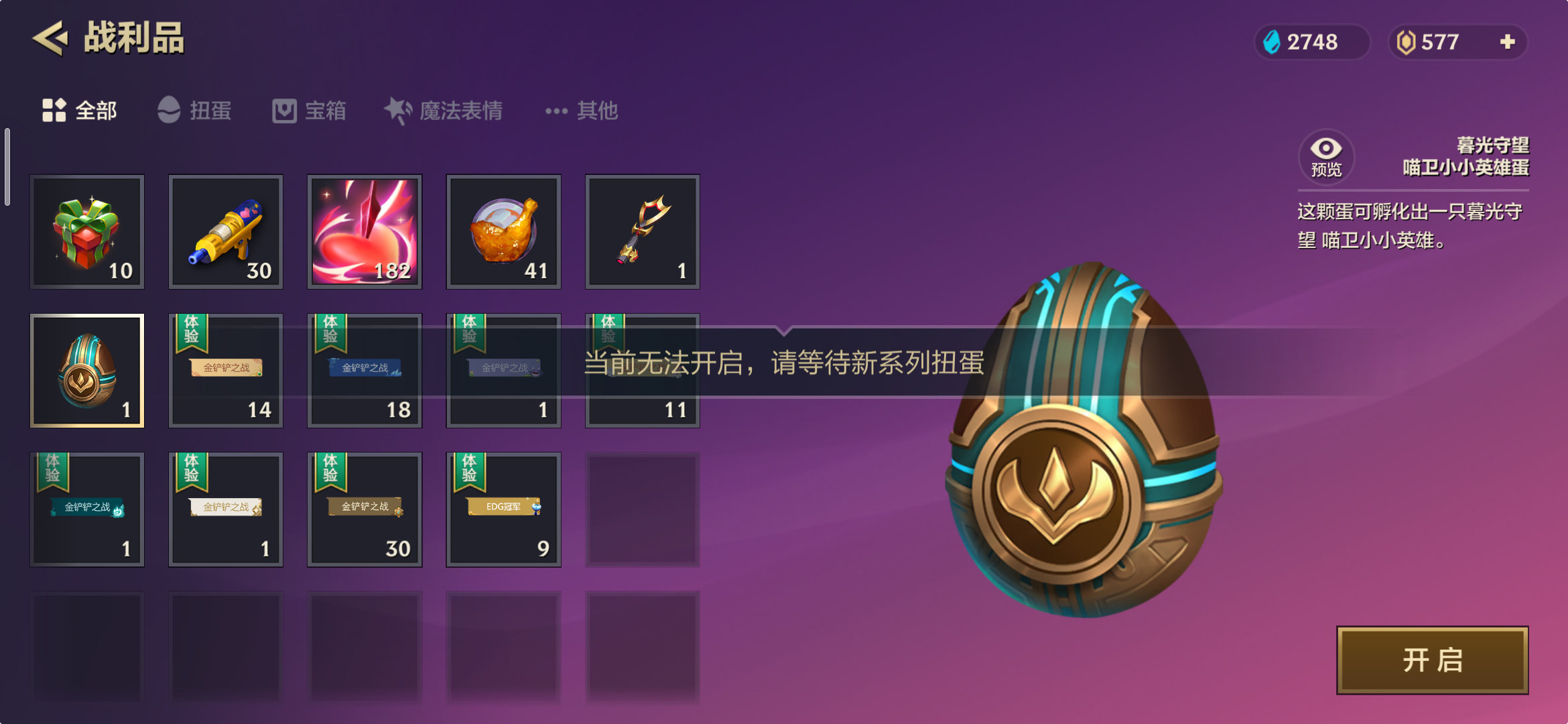Click the plus to buy more coins
1568x724 pixels.
(1507, 42)
